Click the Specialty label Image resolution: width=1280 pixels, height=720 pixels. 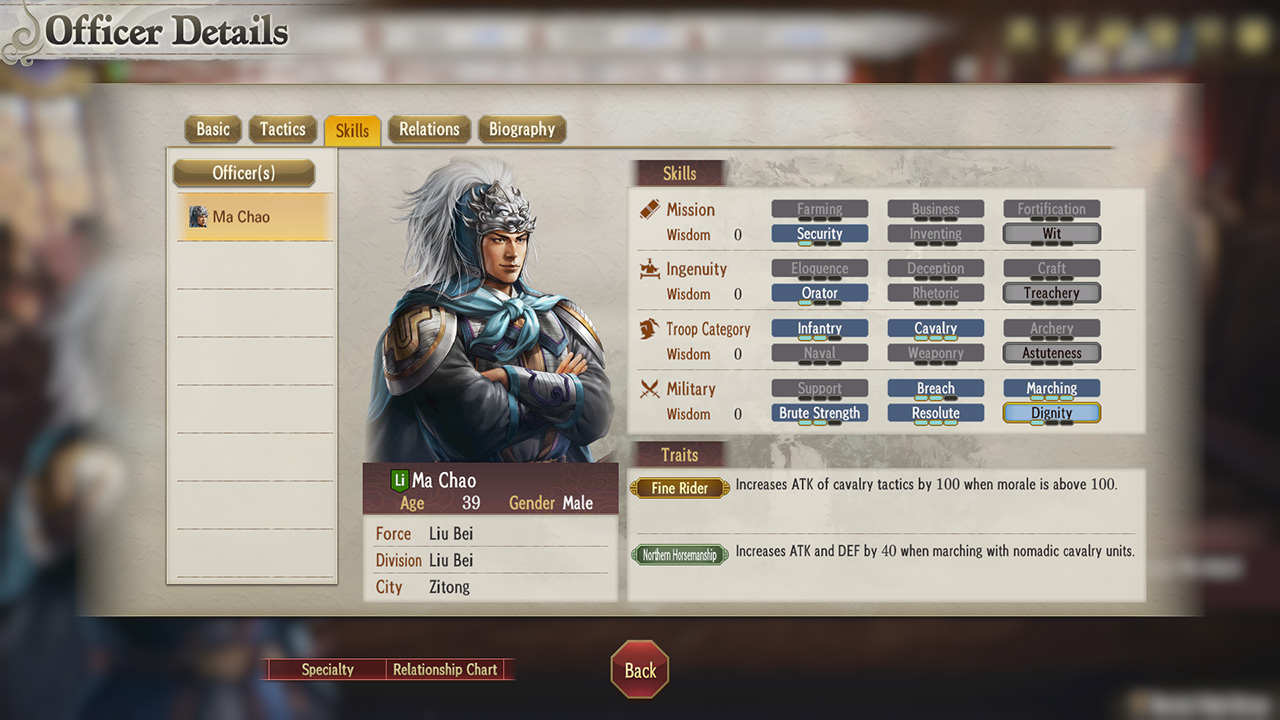click(327, 669)
